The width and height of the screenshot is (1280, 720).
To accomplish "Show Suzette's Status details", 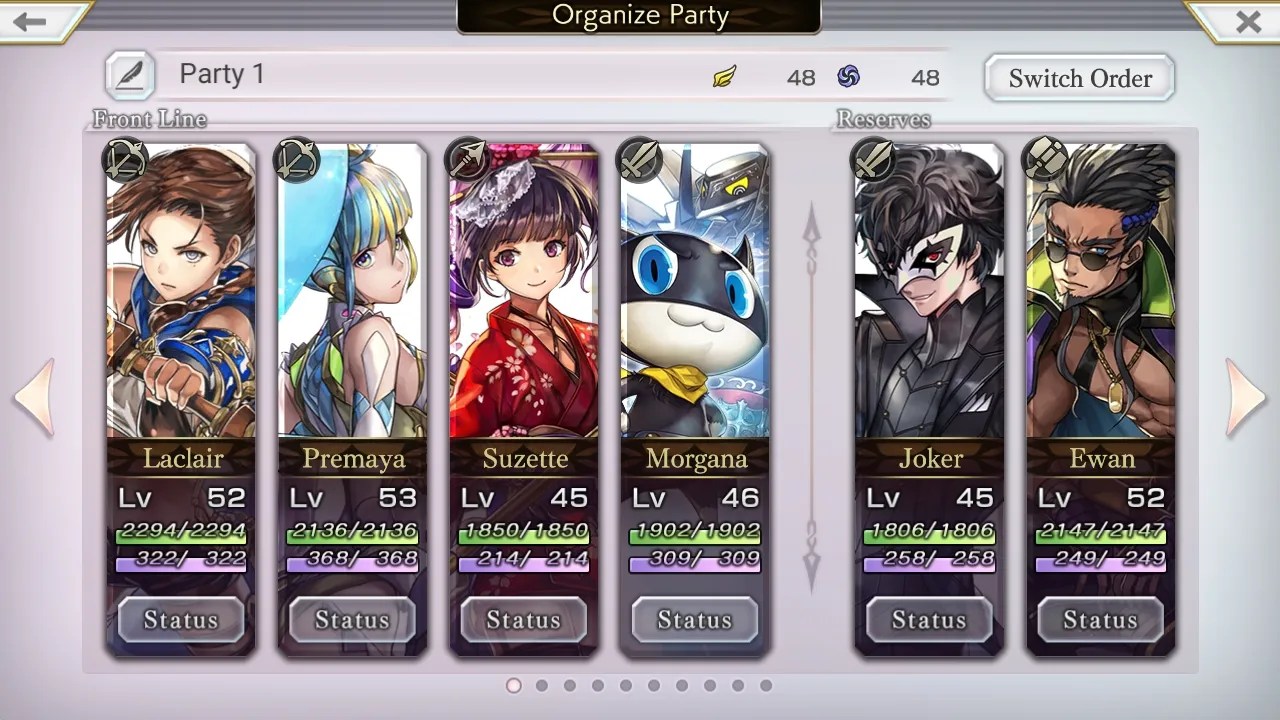I will (x=523, y=620).
